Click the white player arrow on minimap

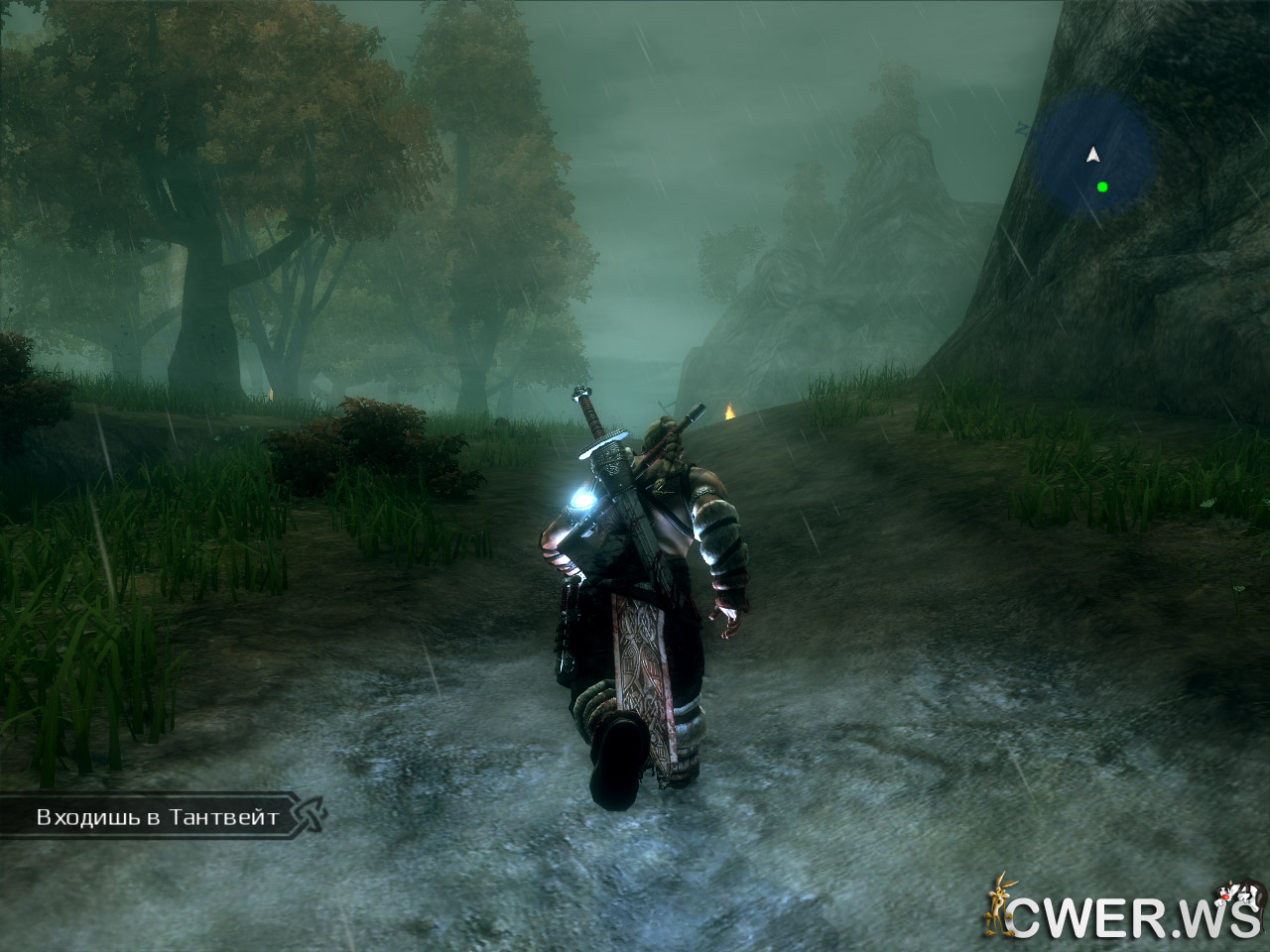[1092, 154]
